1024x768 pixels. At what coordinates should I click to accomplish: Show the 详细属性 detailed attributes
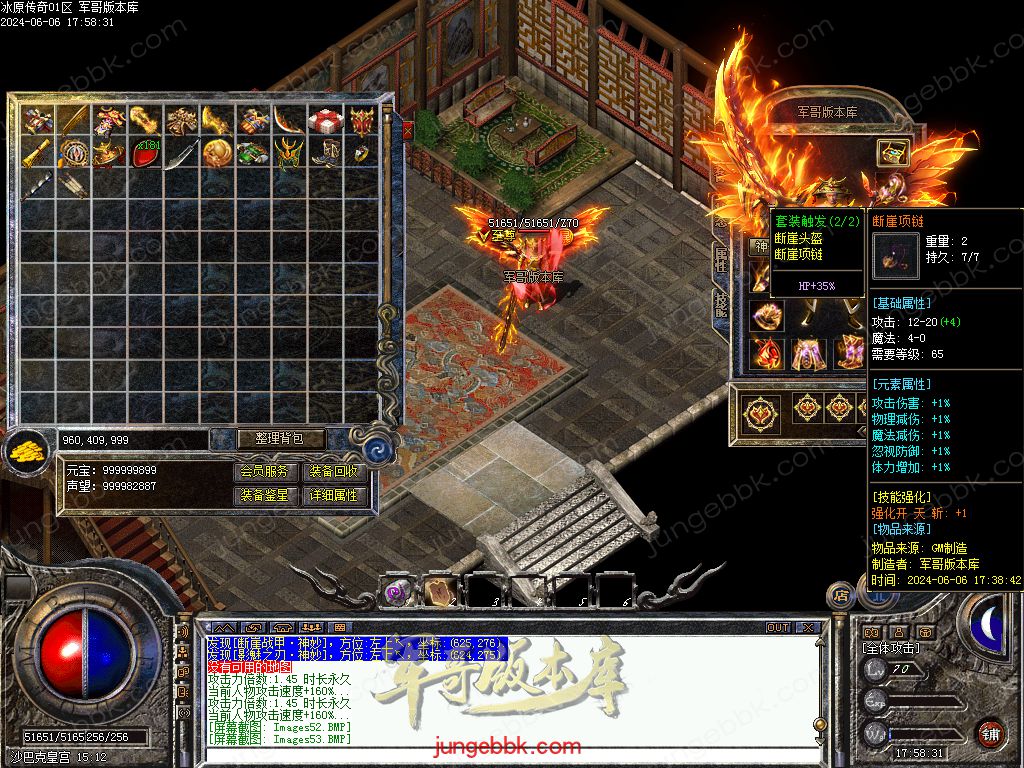(x=334, y=495)
